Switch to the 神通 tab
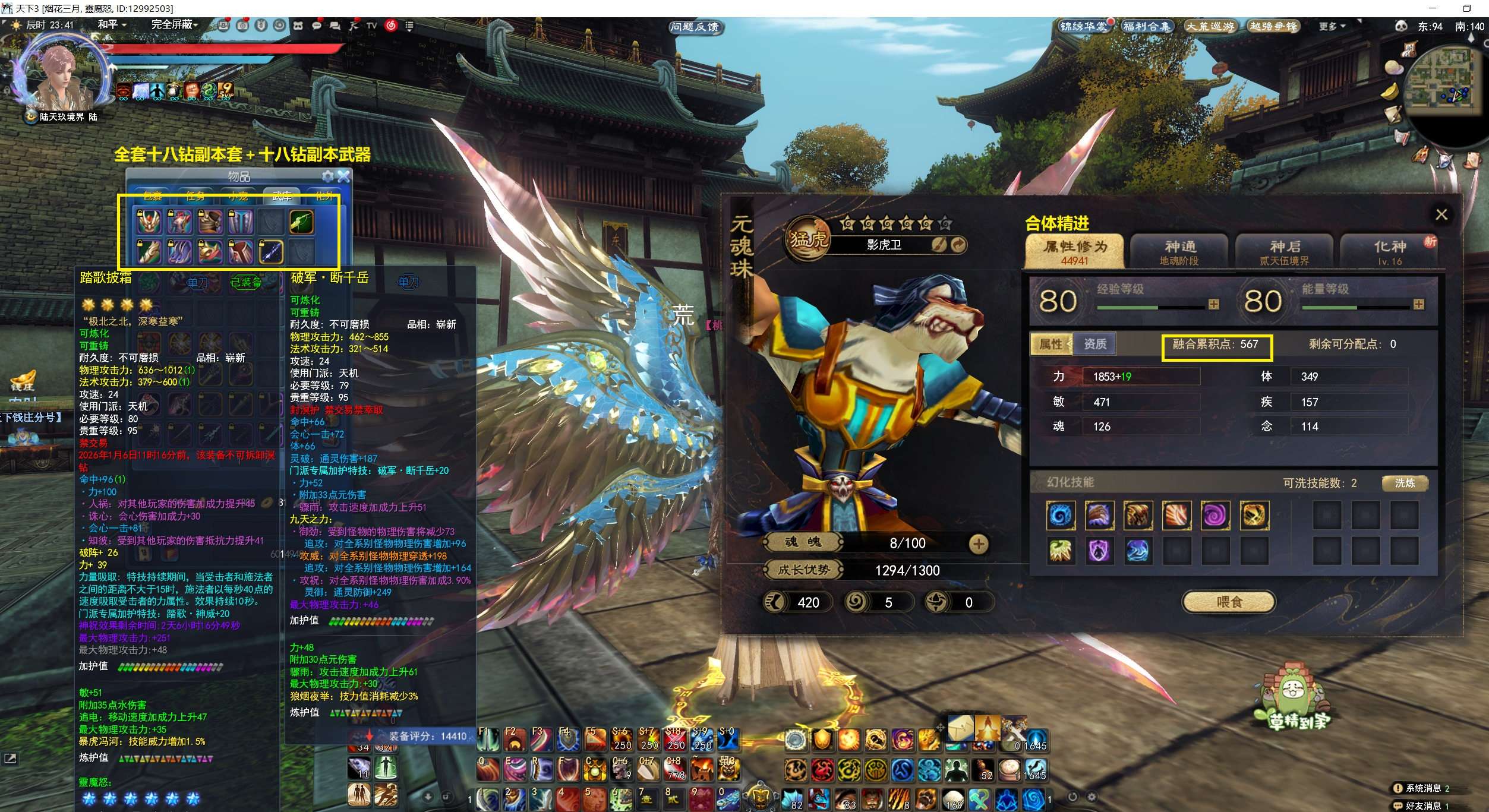 (x=1179, y=252)
